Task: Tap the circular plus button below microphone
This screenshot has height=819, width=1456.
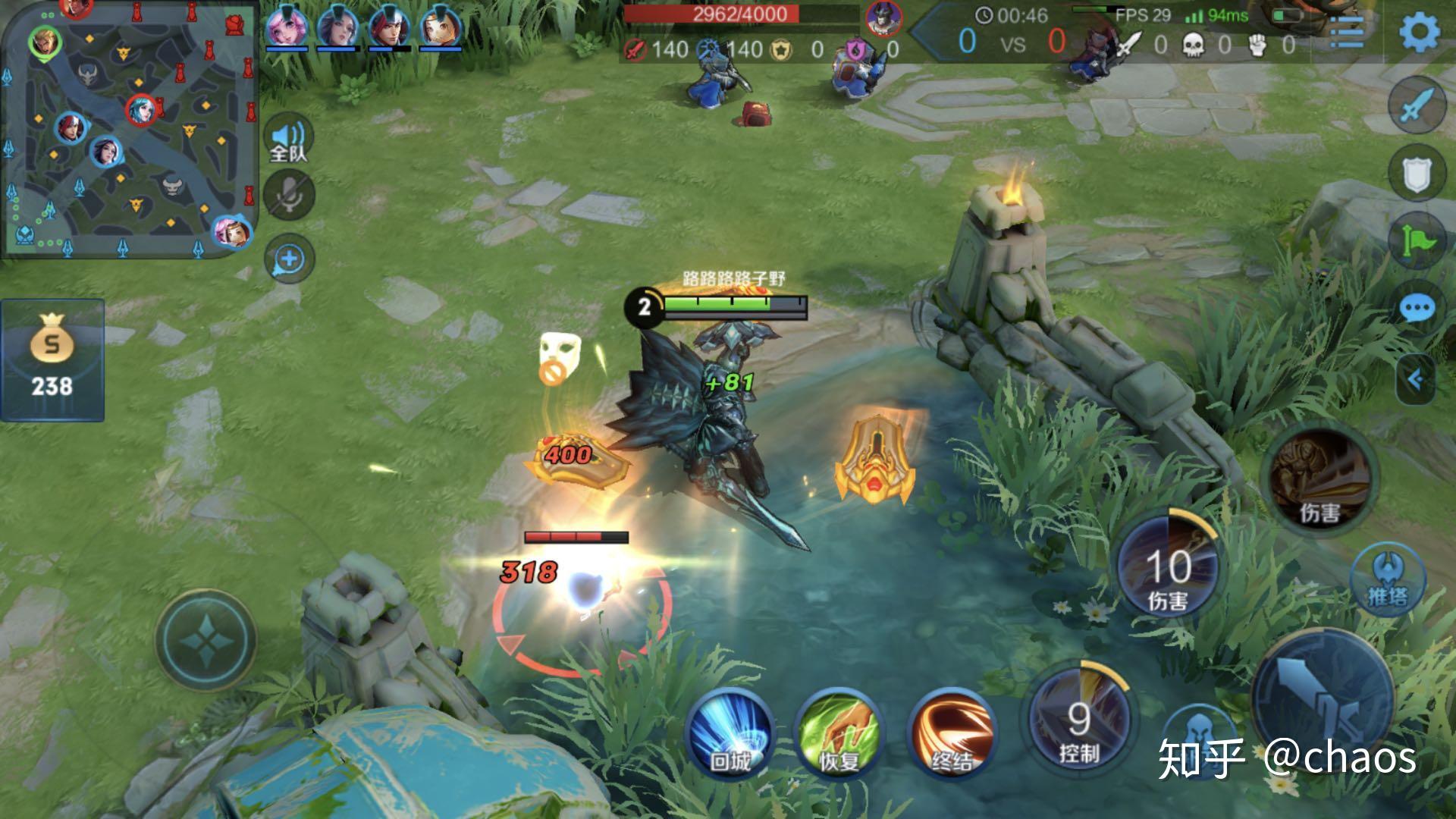Action: [289, 259]
